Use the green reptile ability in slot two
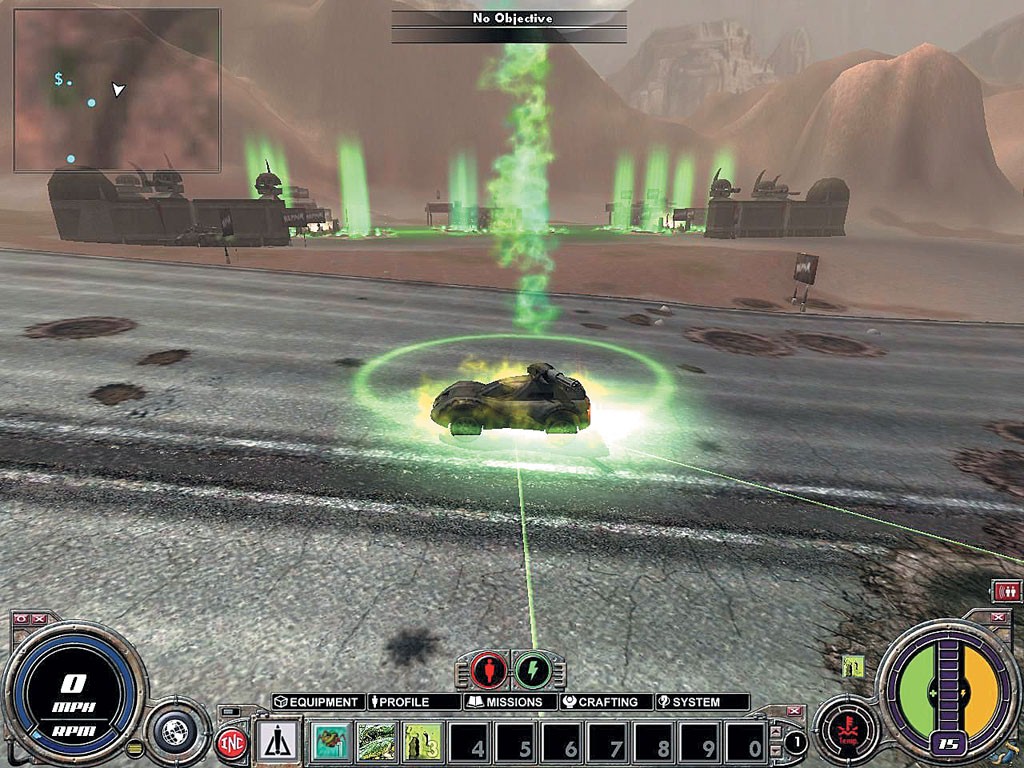This screenshot has width=1024, height=768. 376,743
